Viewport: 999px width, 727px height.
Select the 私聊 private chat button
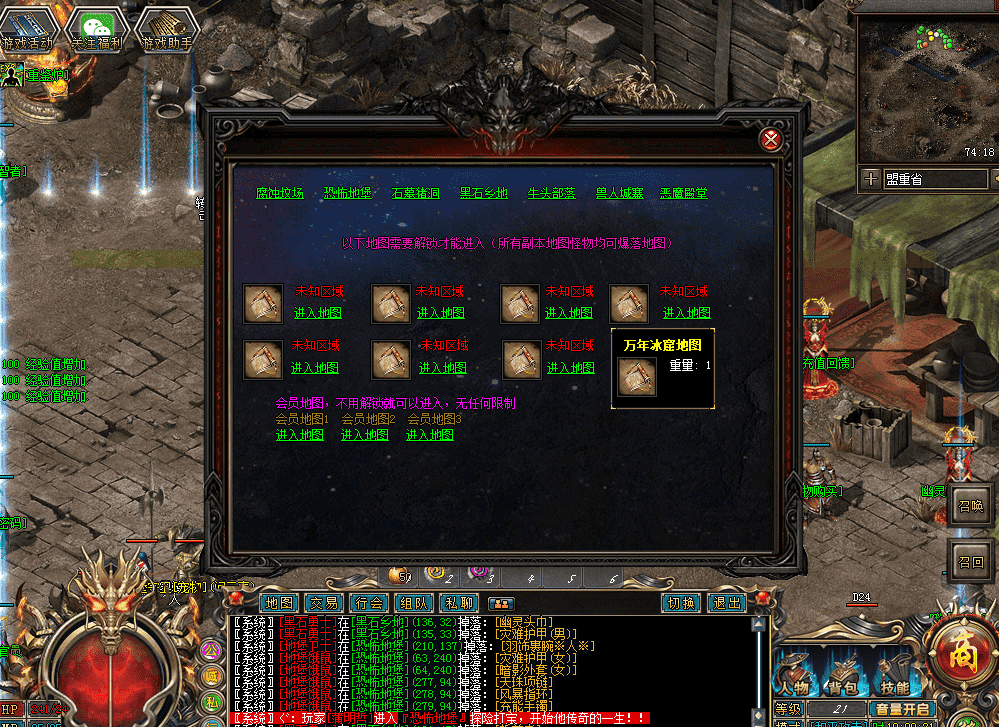pyautogui.click(x=460, y=603)
